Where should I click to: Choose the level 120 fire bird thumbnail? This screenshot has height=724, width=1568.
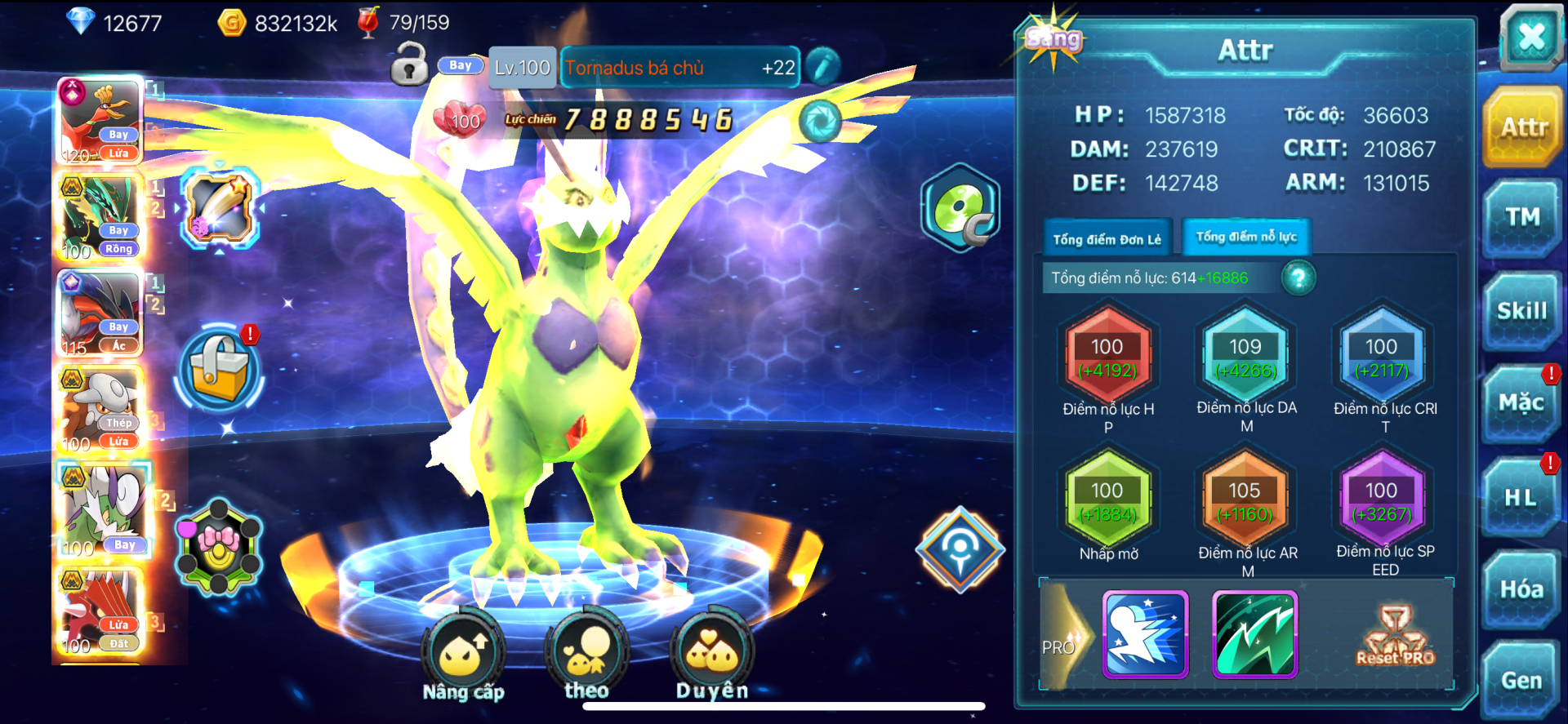pos(101,122)
